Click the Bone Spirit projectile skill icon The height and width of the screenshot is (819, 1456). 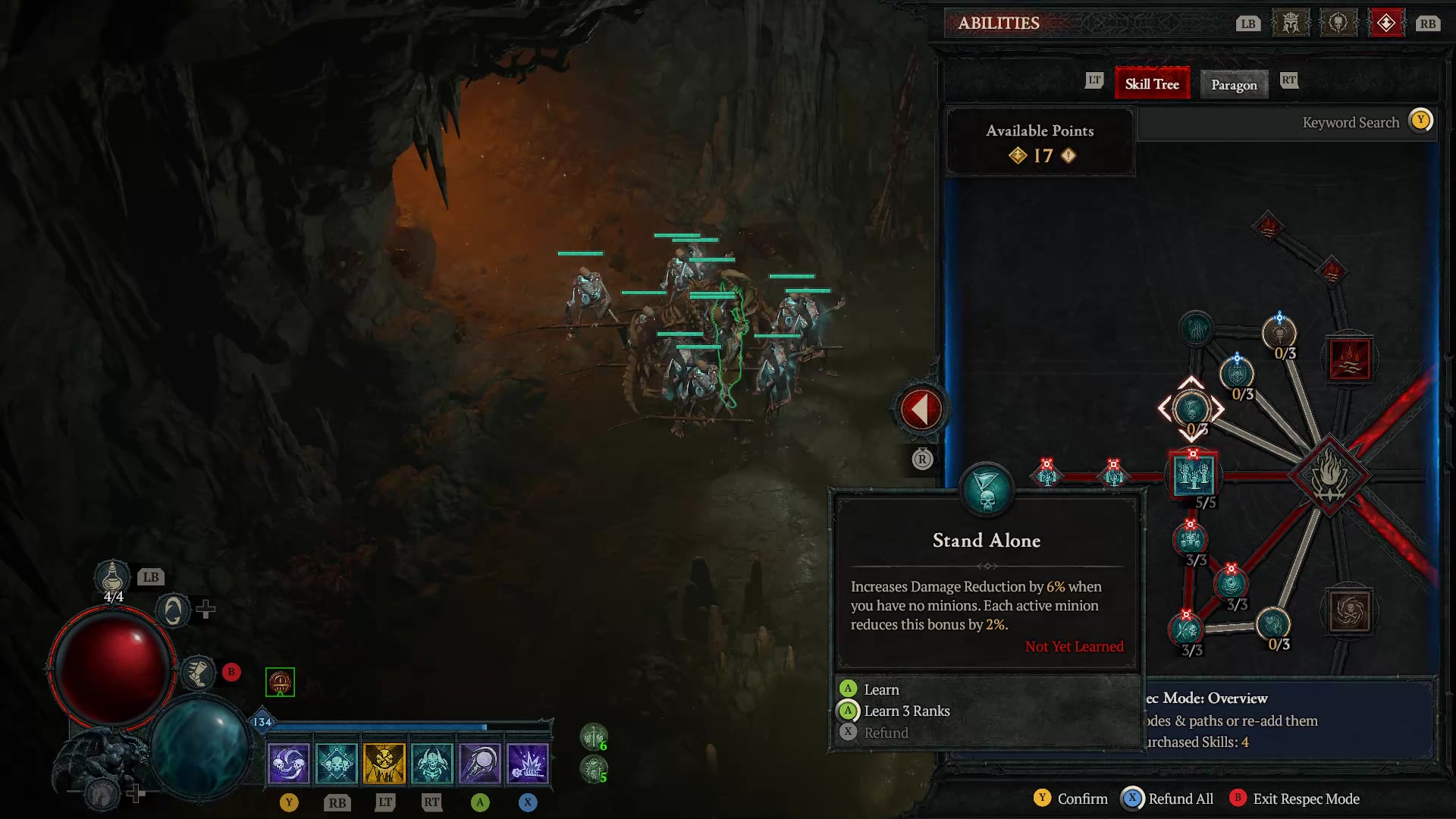pos(481,762)
